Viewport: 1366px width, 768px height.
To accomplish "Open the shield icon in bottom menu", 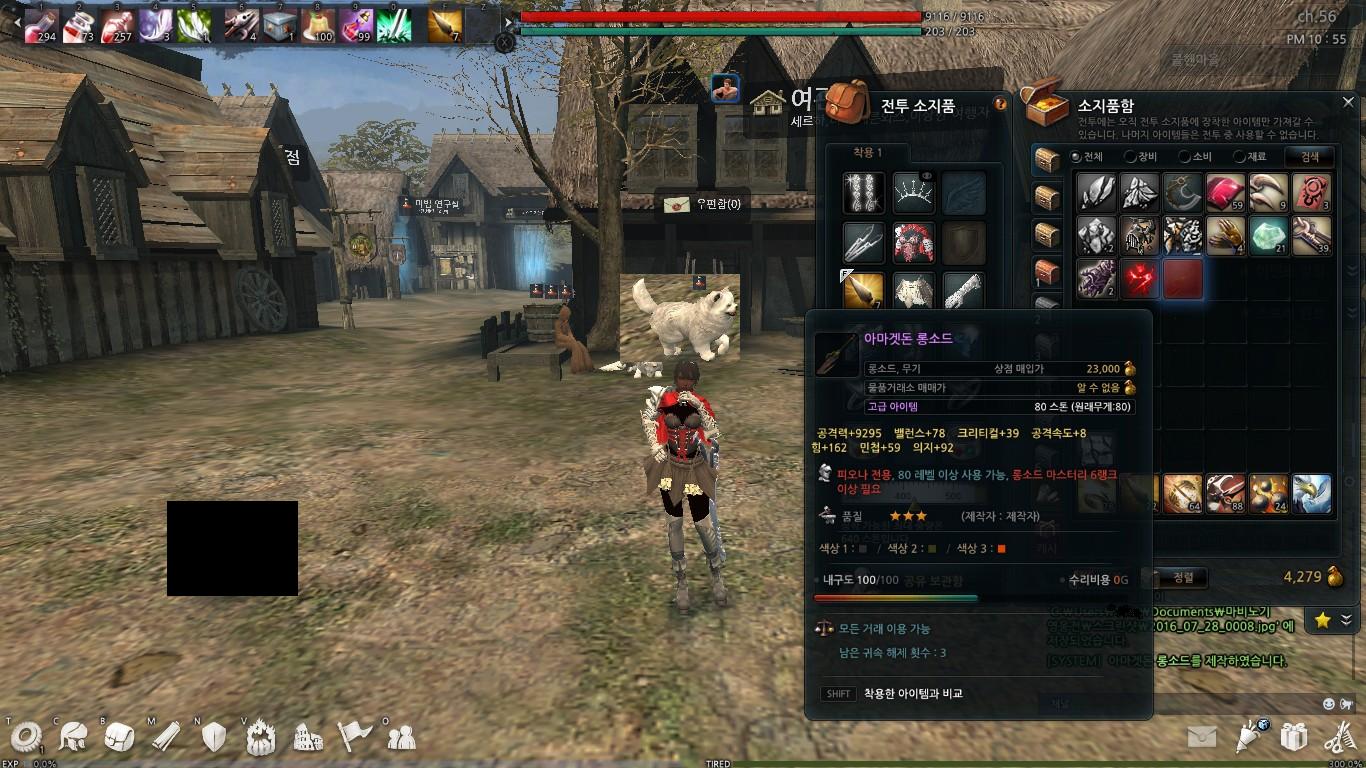I will [x=214, y=737].
